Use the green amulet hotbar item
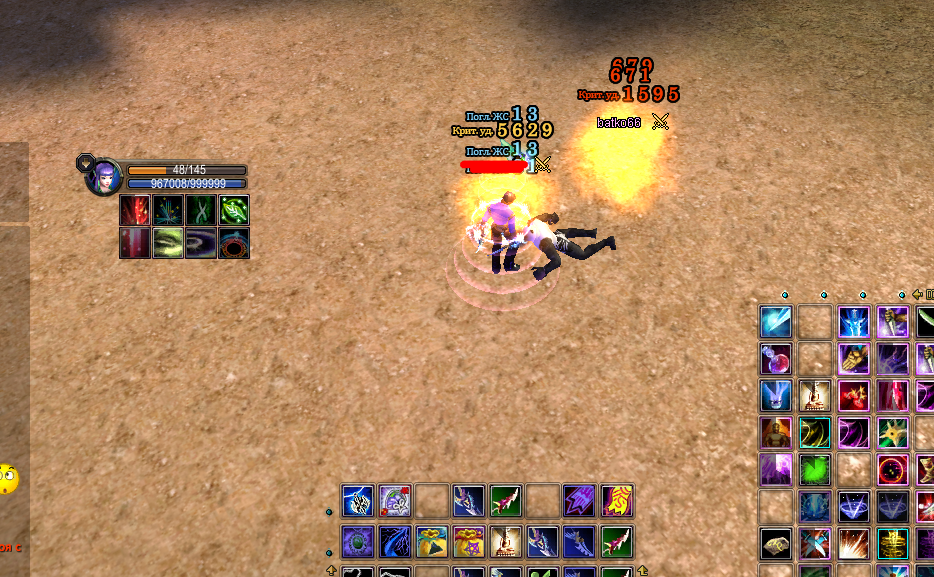The height and width of the screenshot is (577, 934). pos(357,541)
